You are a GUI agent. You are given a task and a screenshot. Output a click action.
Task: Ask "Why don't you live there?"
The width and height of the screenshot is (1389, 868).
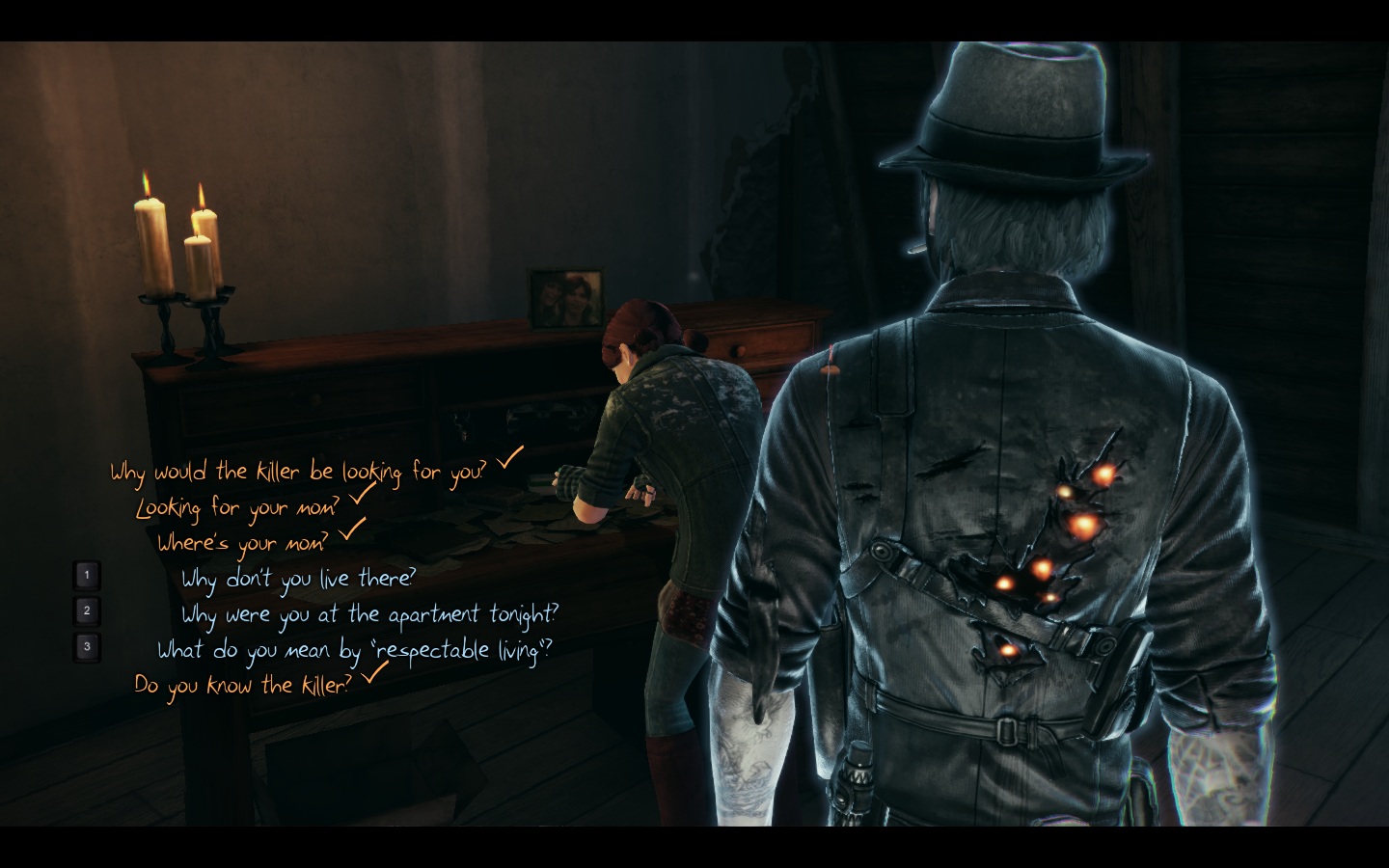point(298,579)
